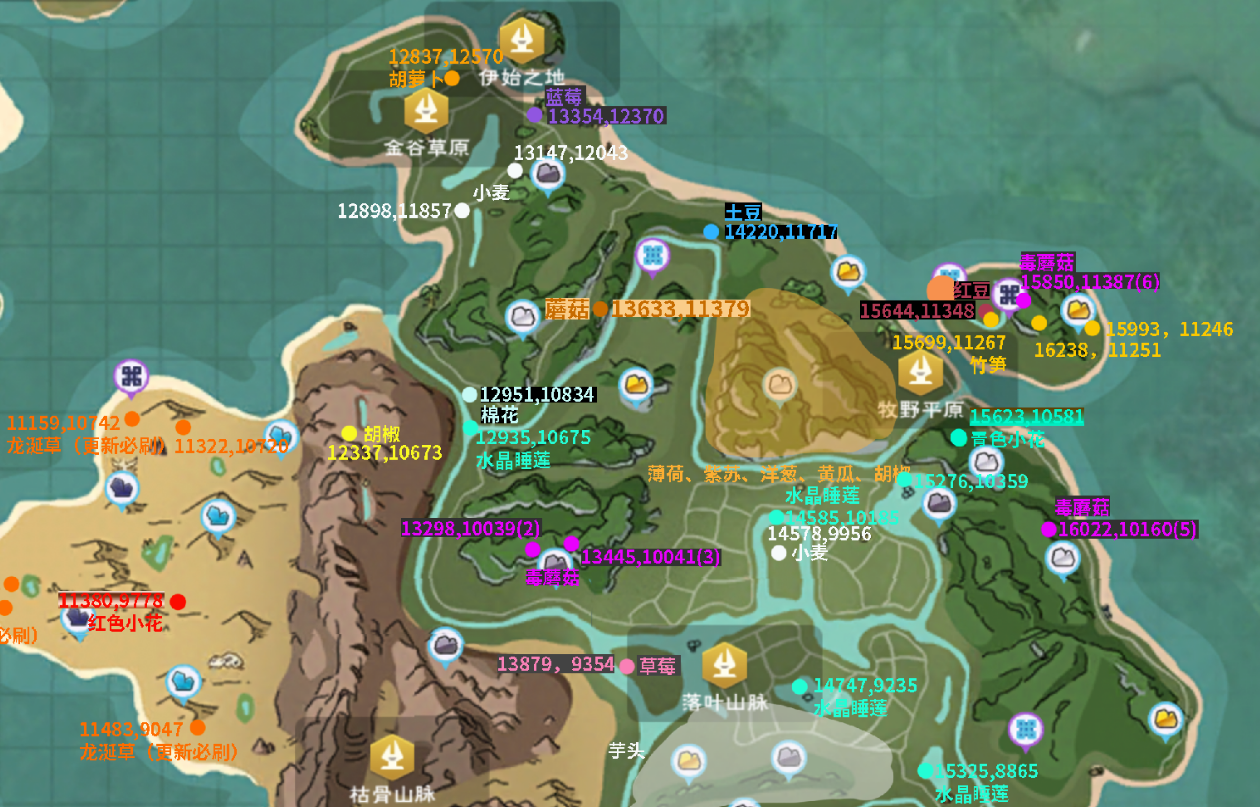Select the blue crystal pin beside 11322,10720
Image resolution: width=1260 pixels, height=807 pixels.
click(x=282, y=437)
